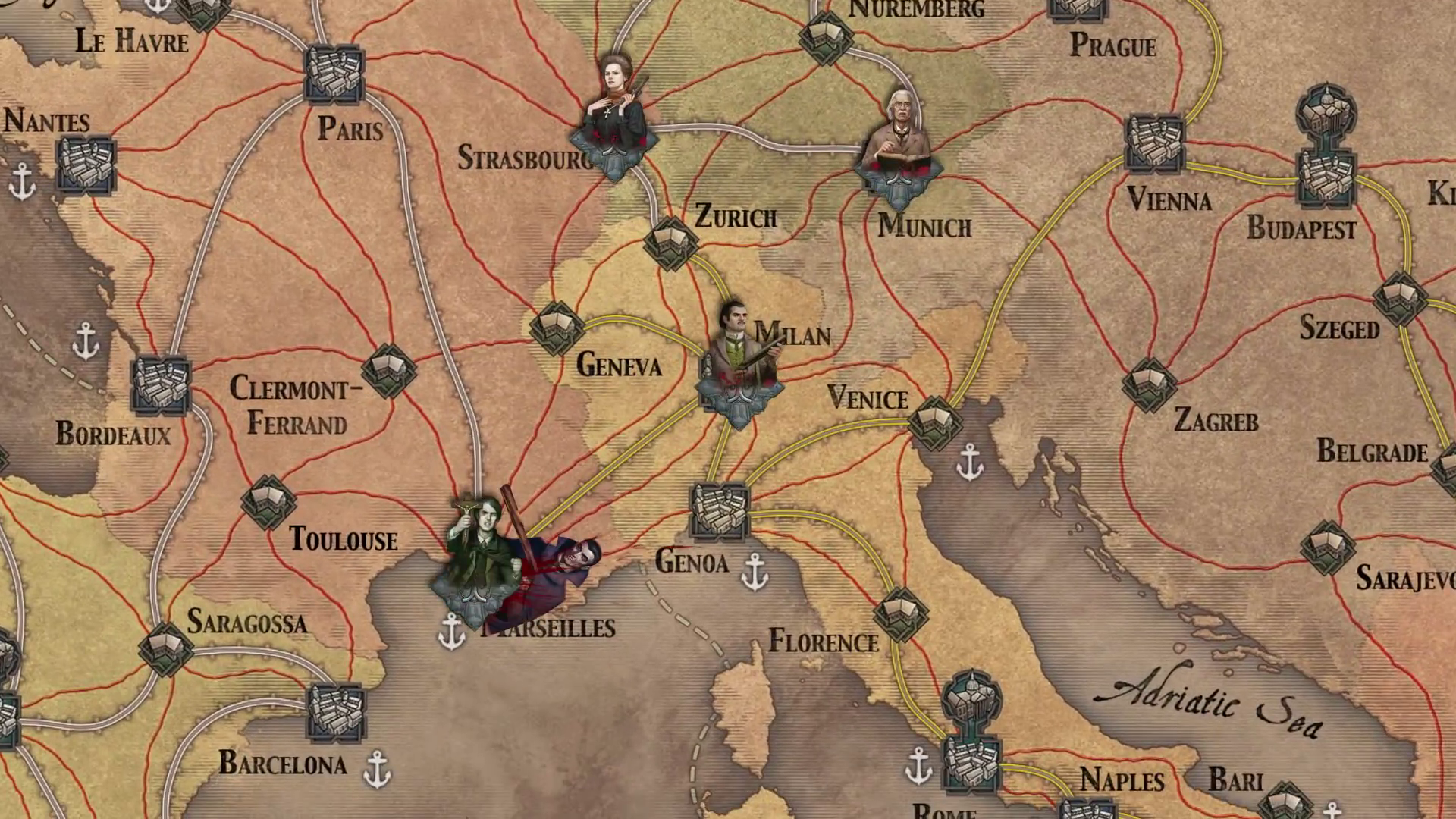This screenshot has height=819, width=1456.
Task: Pick the Venice town node
Action: [x=935, y=422]
